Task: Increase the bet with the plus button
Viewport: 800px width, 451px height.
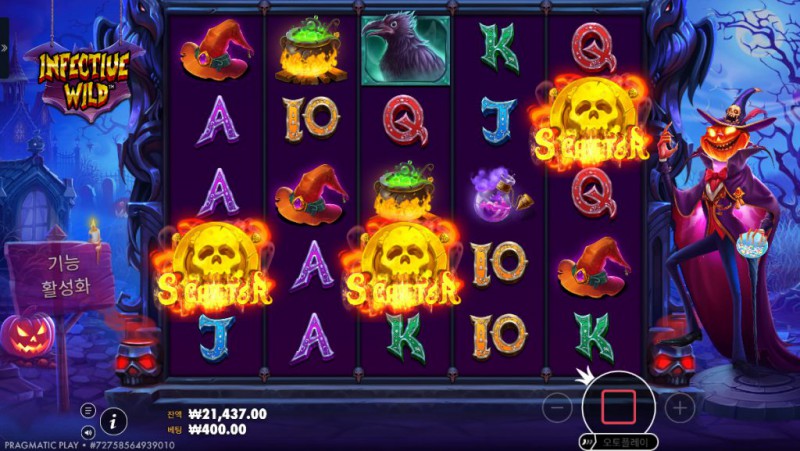Action: click(679, 407)
